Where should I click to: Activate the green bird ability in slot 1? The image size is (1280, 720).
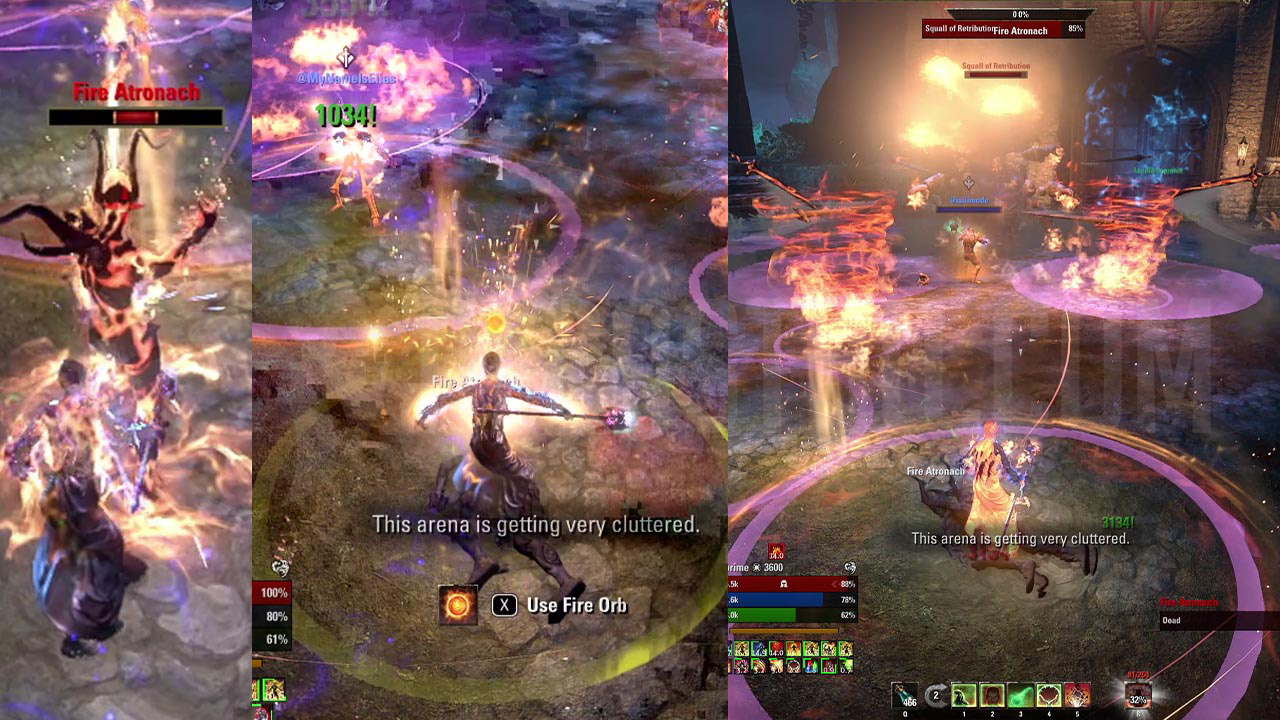(964, 695)
